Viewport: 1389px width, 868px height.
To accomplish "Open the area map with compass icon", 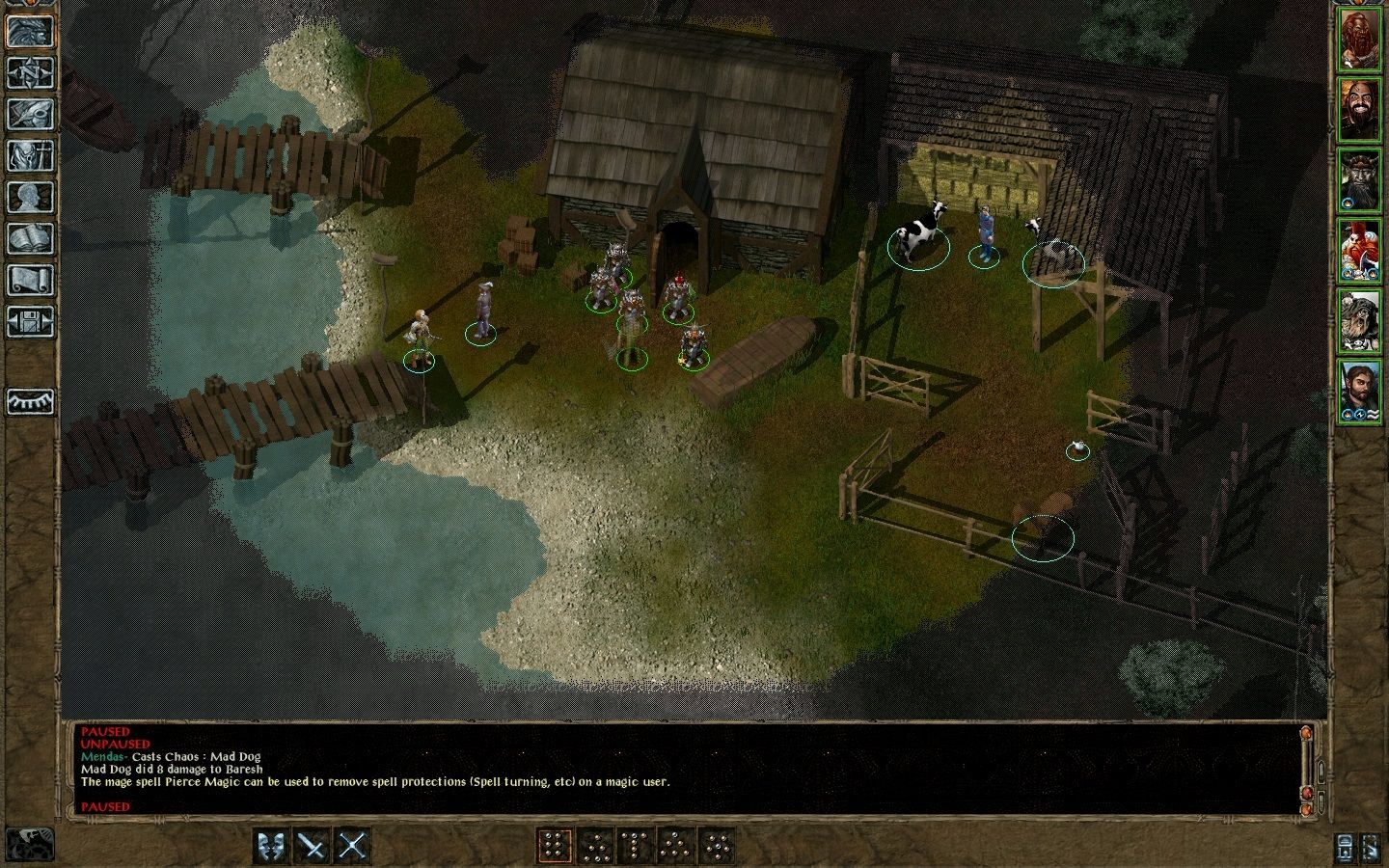I will pos(30,73).
